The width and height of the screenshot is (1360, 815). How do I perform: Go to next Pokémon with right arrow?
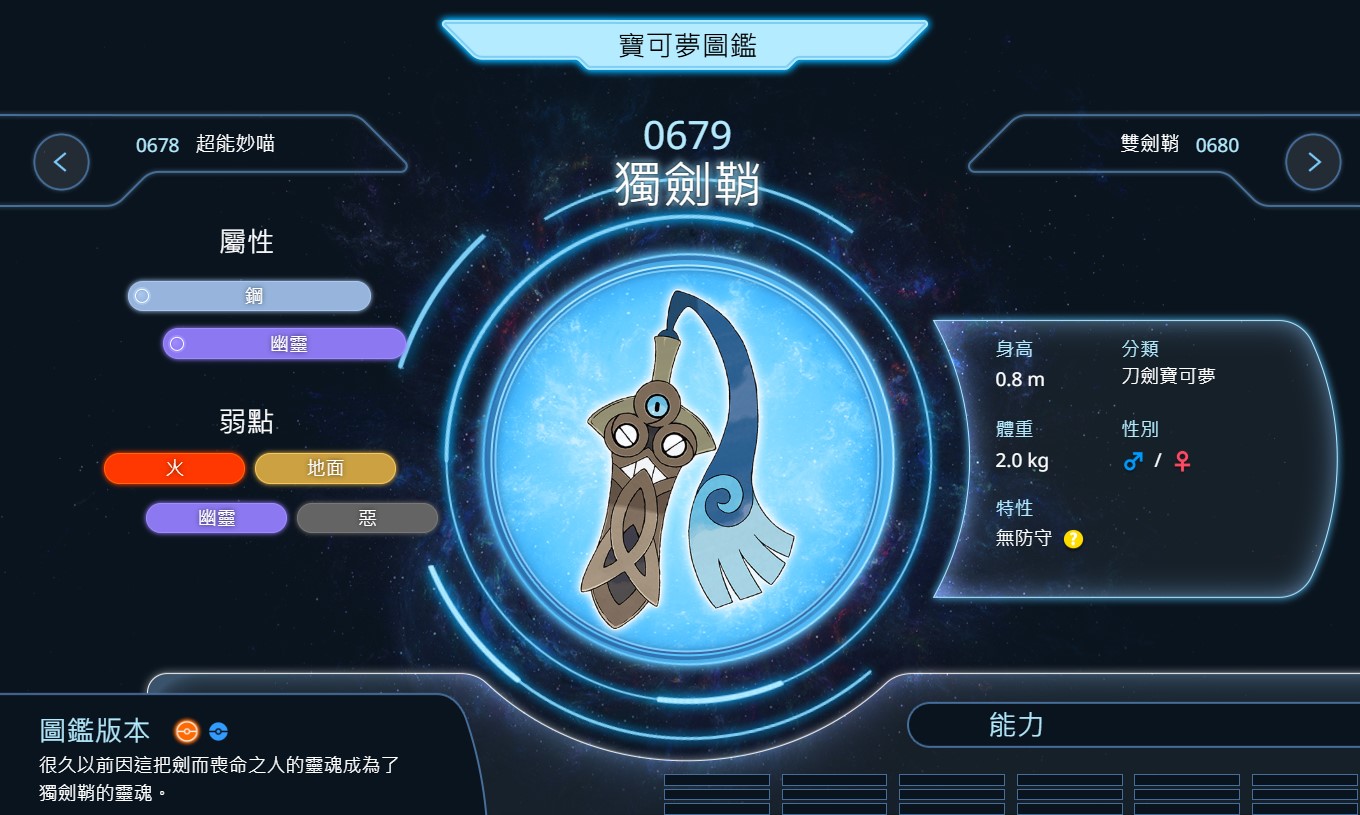1313,162
